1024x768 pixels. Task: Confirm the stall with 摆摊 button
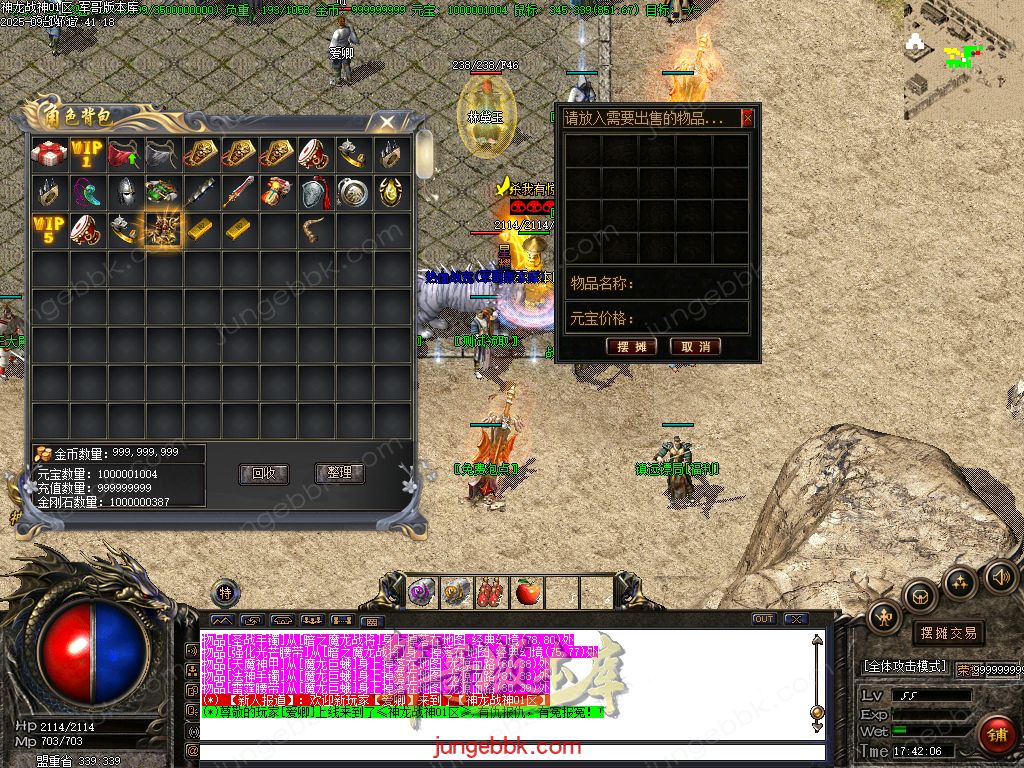(631, 346)
